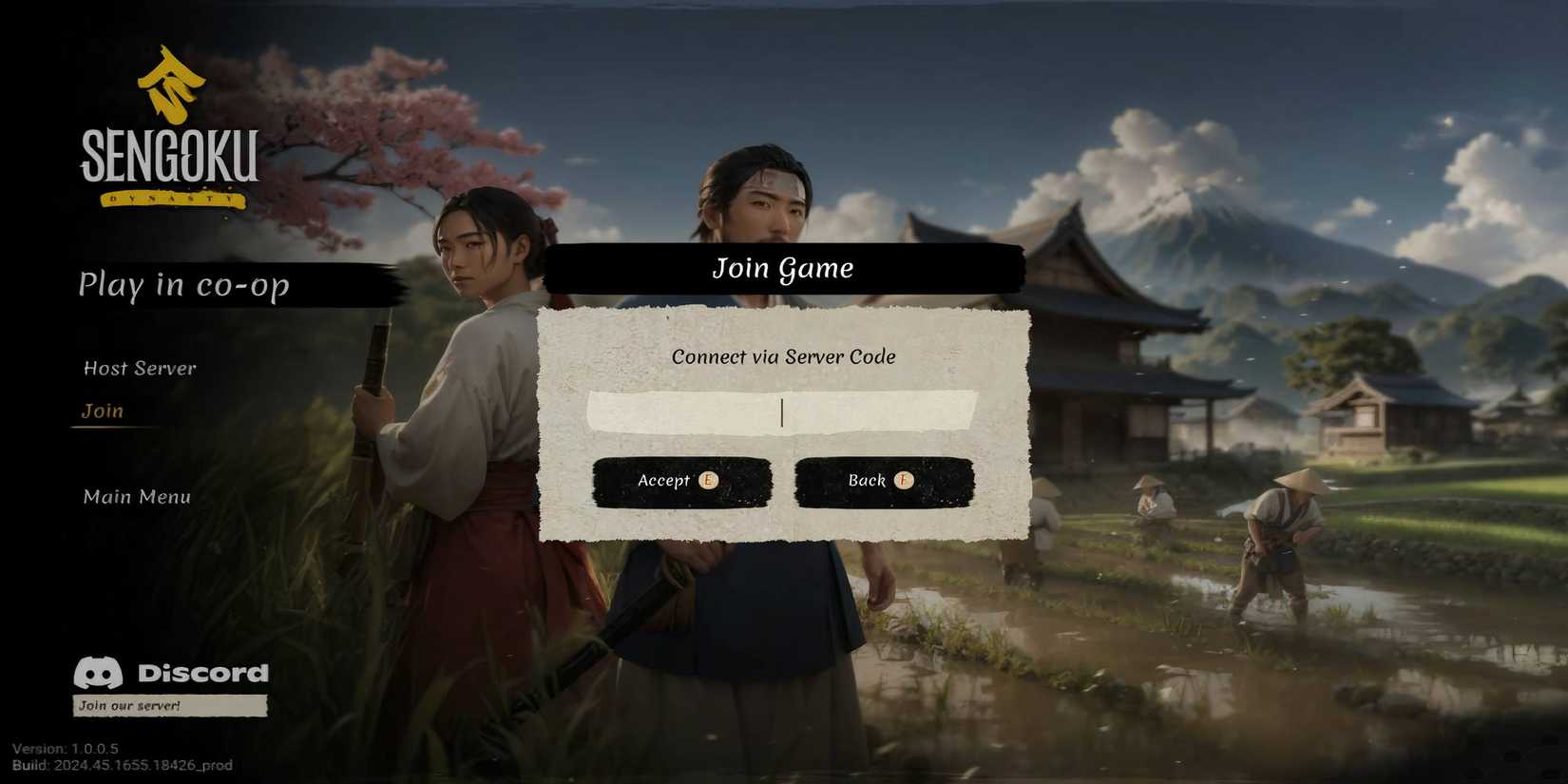Click the round 'E' key badge on Accept
Screen dimensions: 1568x784
707,482
